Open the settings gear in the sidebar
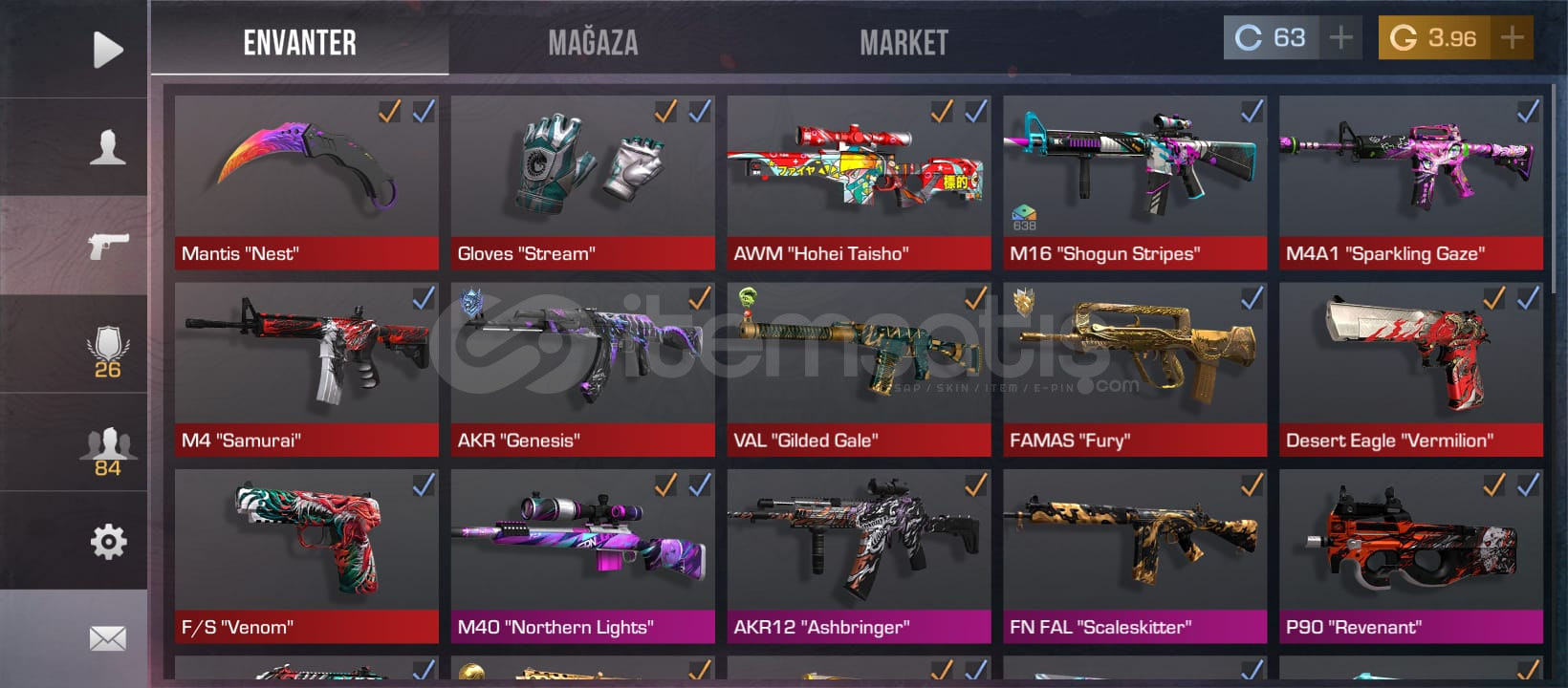Image resolution: width=1568 pixels, height=688 pixels. (x=108, y=541)
